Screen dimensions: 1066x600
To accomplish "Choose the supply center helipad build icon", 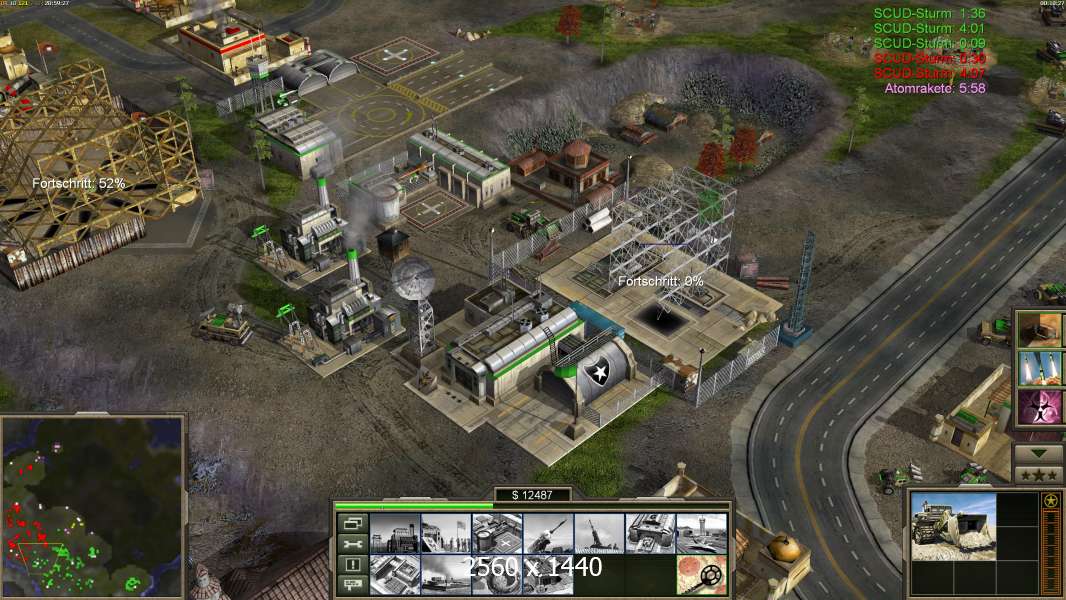I will (x=497, y=533).
